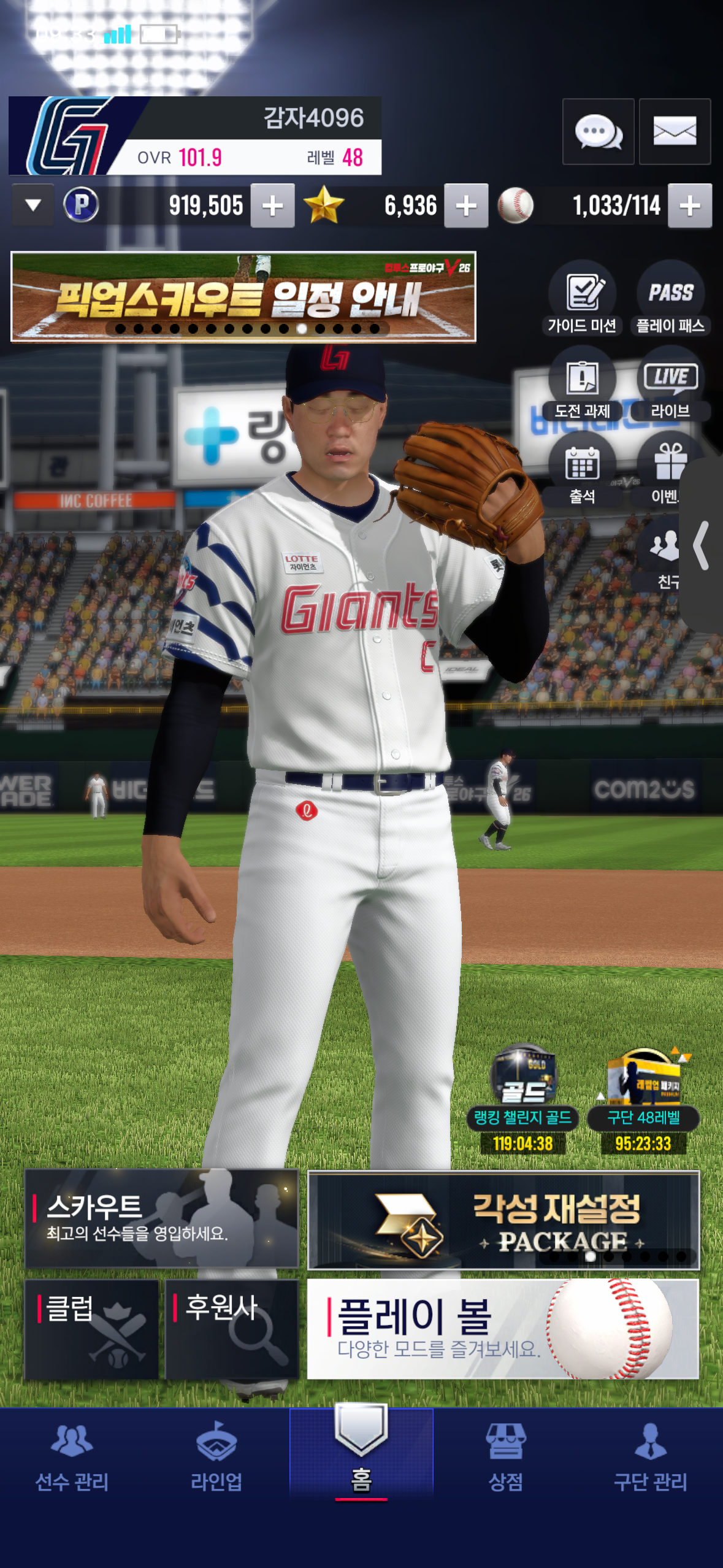Open the mailbox envelope icon
This screenshot has width=723, height=1568.
click(x=675, y=131)
